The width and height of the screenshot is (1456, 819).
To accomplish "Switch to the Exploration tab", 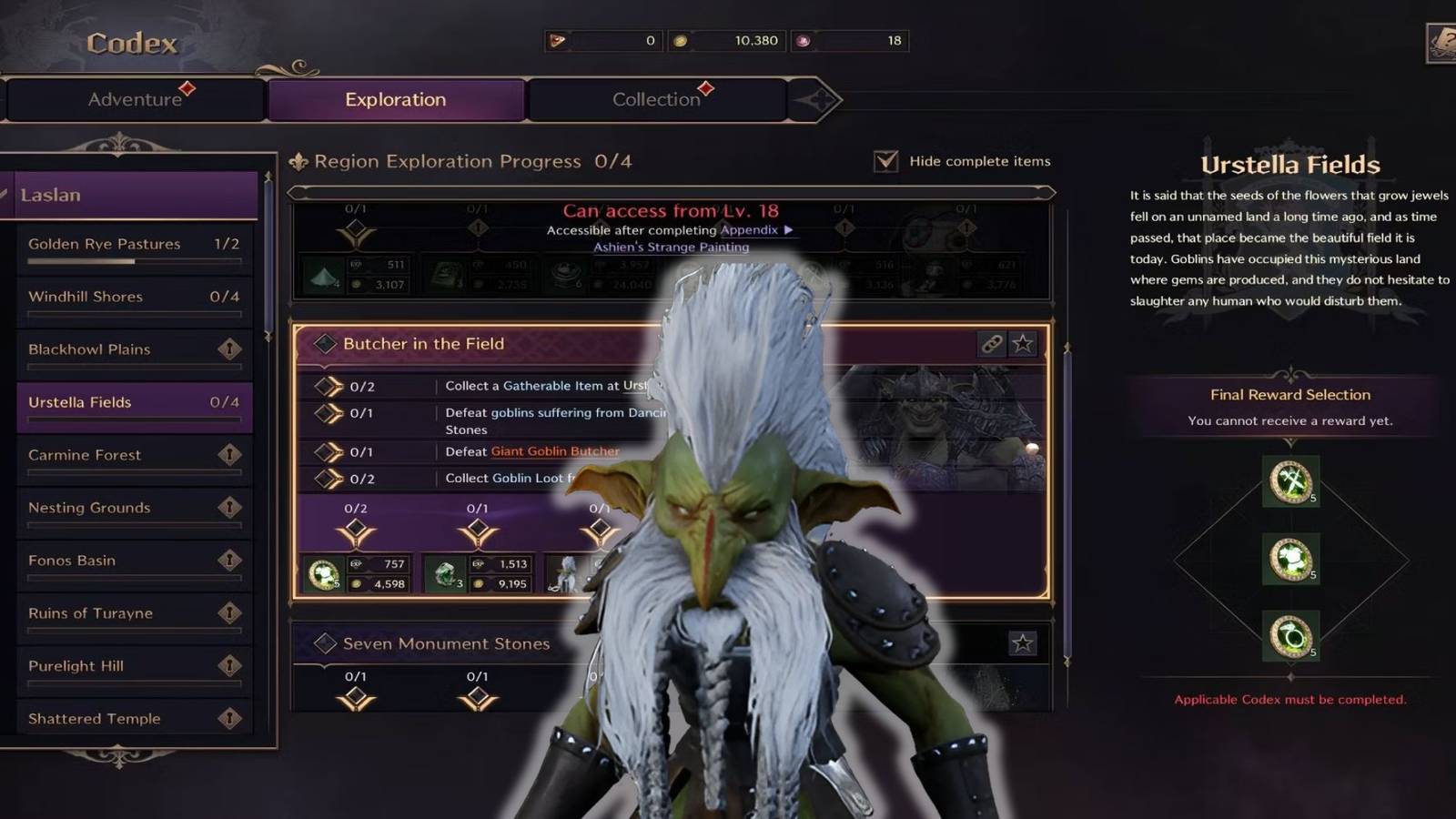I will [395, 100].
